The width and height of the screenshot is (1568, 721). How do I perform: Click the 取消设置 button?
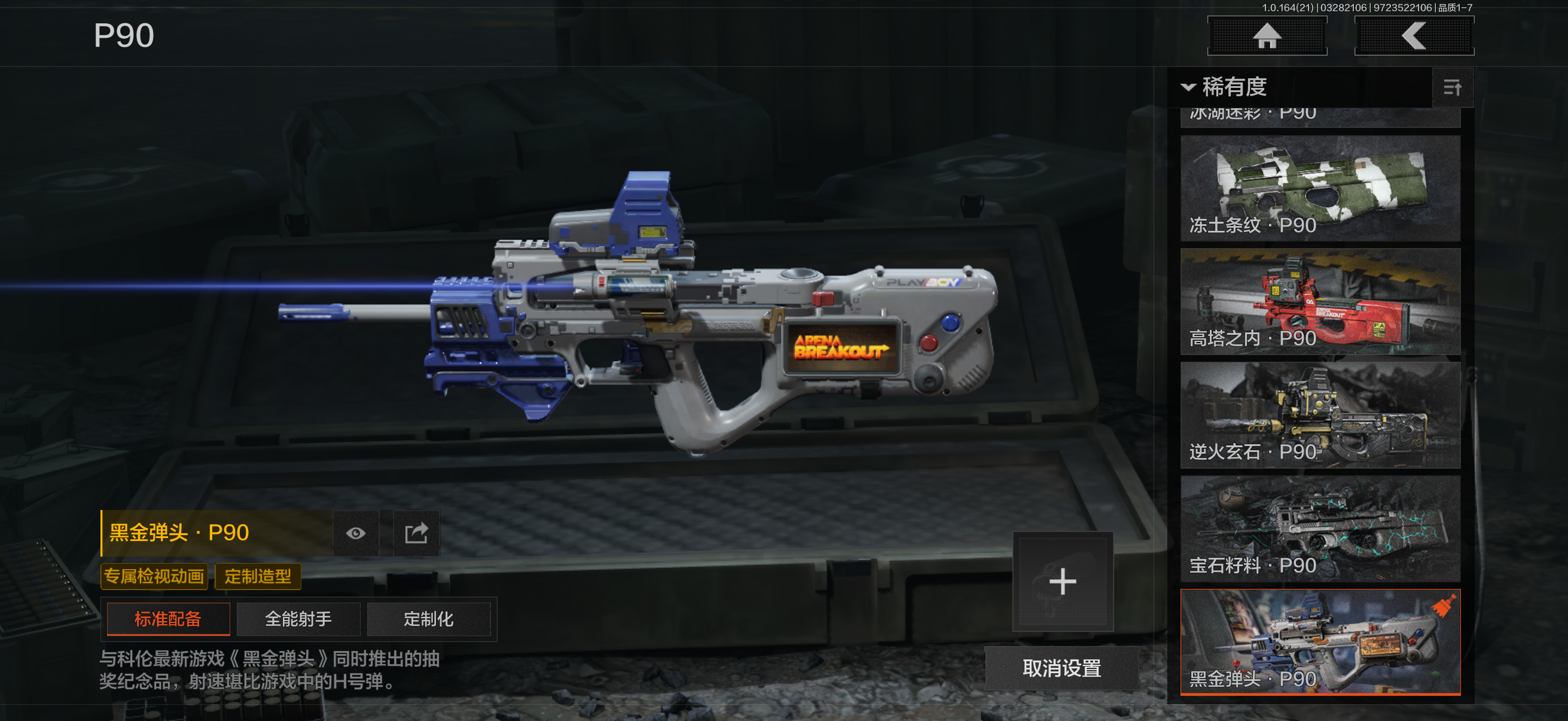click(x=1061, y=668)
